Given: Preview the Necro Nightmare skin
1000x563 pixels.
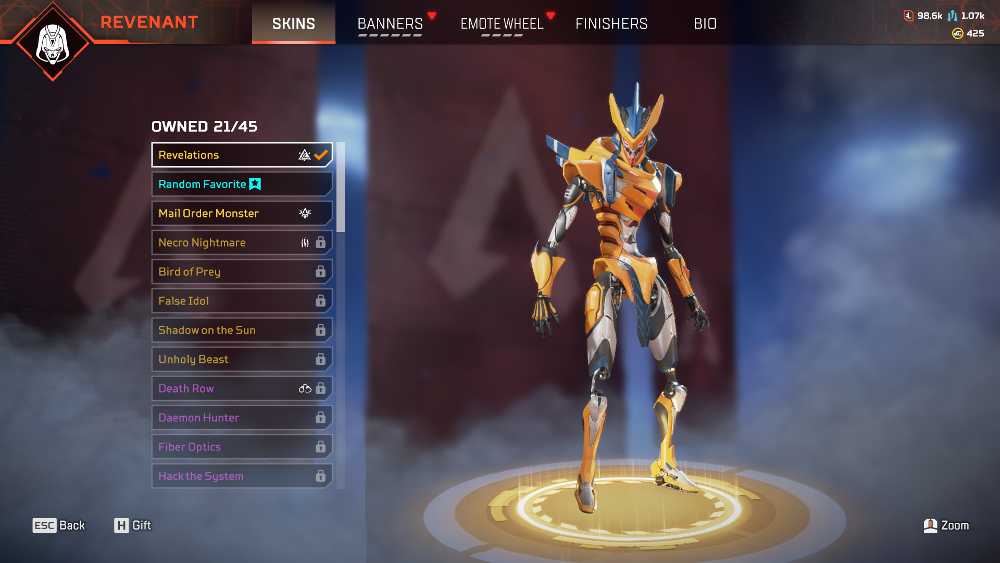Looking at the screenshot, I should (x=242, y=242).
